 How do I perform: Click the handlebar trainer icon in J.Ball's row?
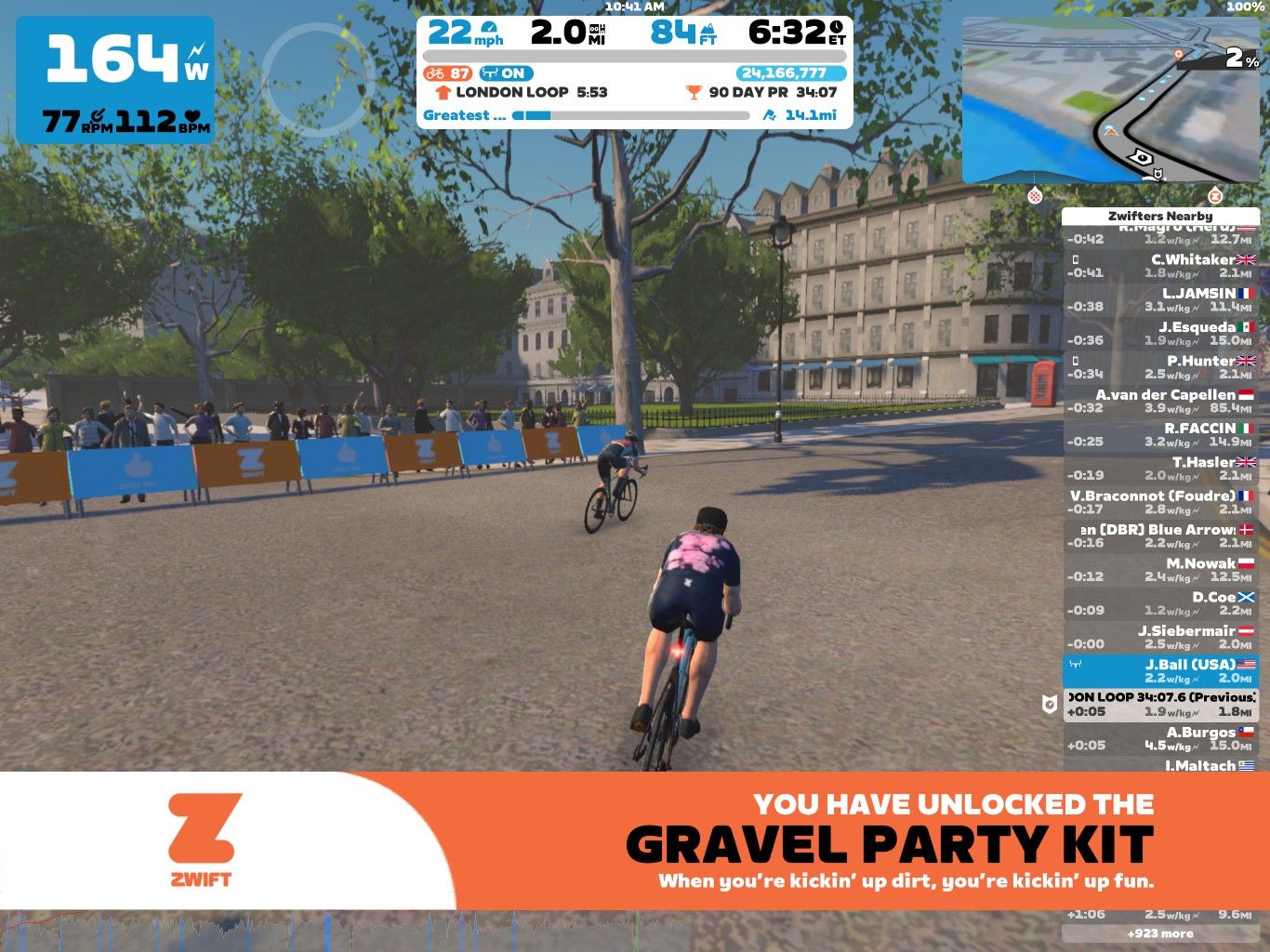pyautogui.click(x=1074, y=664)
